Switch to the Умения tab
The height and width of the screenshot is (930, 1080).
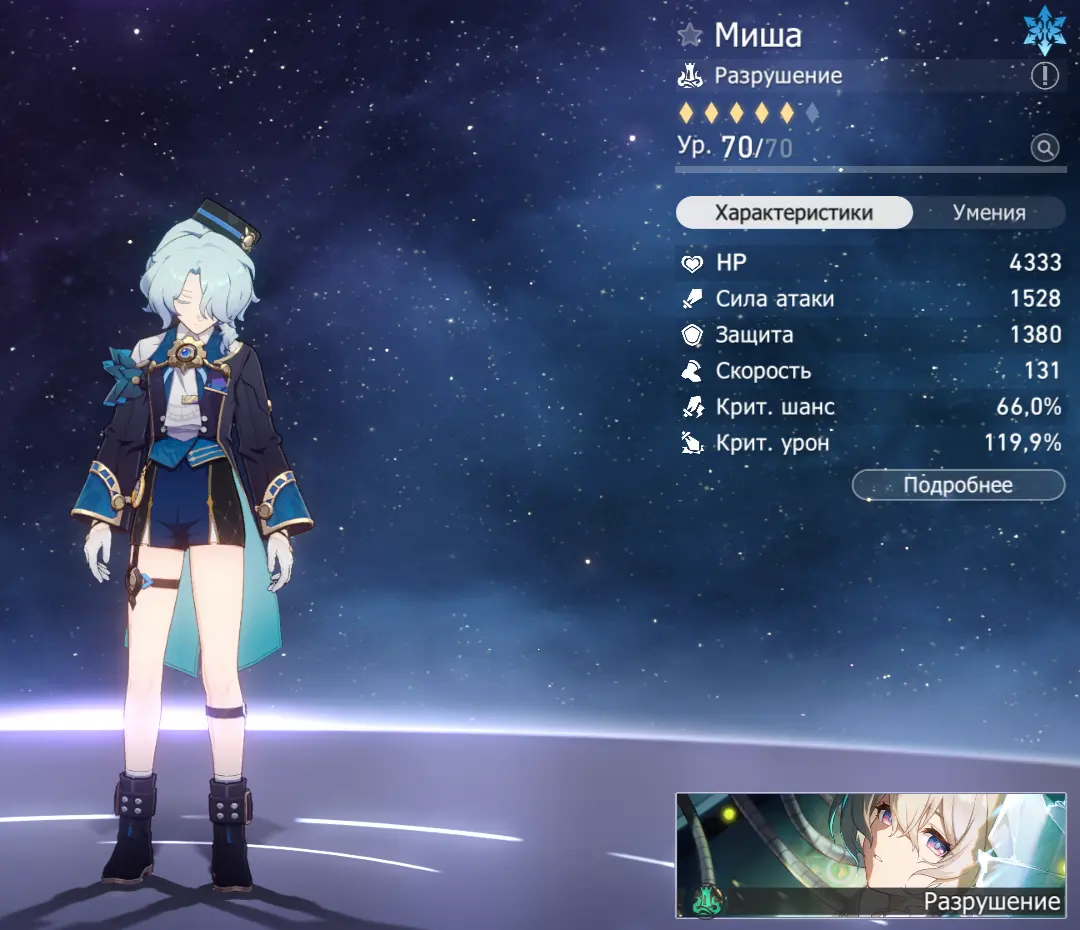click(x=988, y=213)
